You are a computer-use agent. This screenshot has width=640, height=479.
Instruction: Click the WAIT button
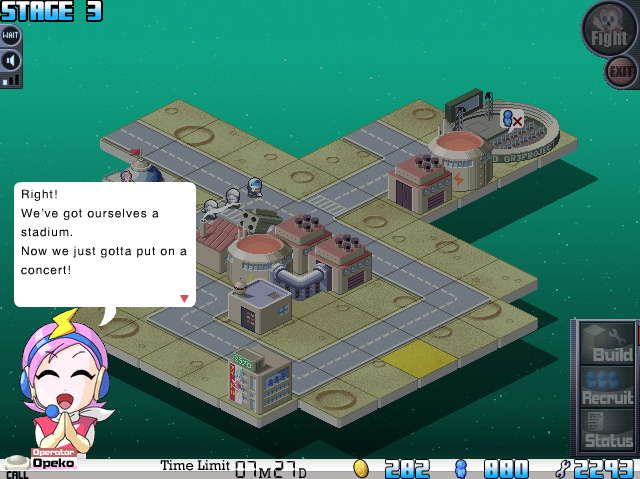point(11,36)
